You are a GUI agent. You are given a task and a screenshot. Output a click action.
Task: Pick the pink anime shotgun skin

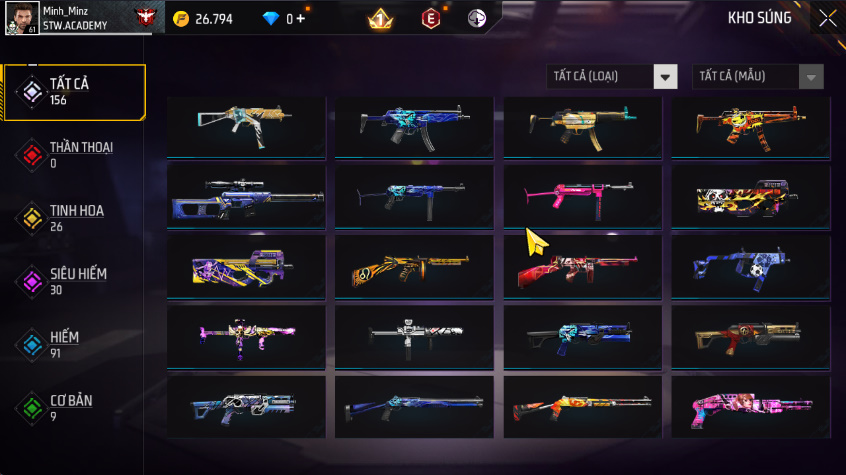coord(750,406)
